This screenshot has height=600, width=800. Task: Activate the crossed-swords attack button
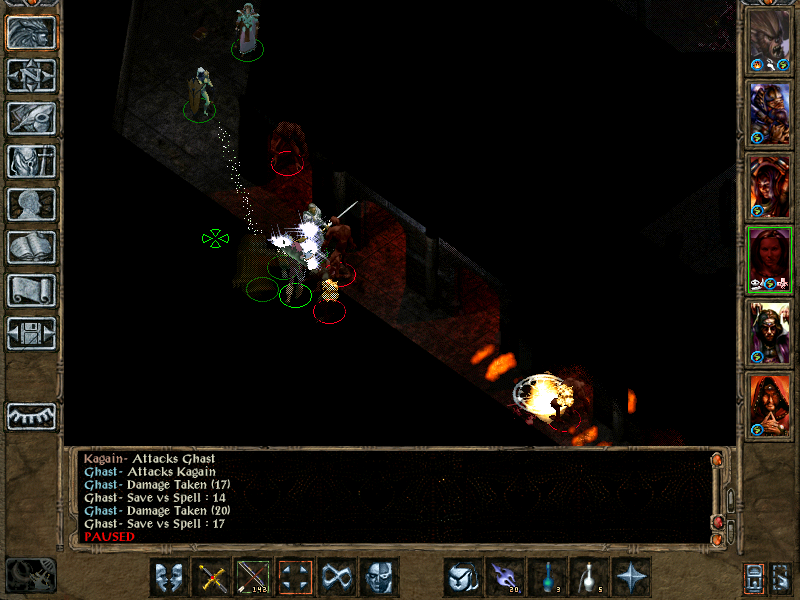coord(212,577)
